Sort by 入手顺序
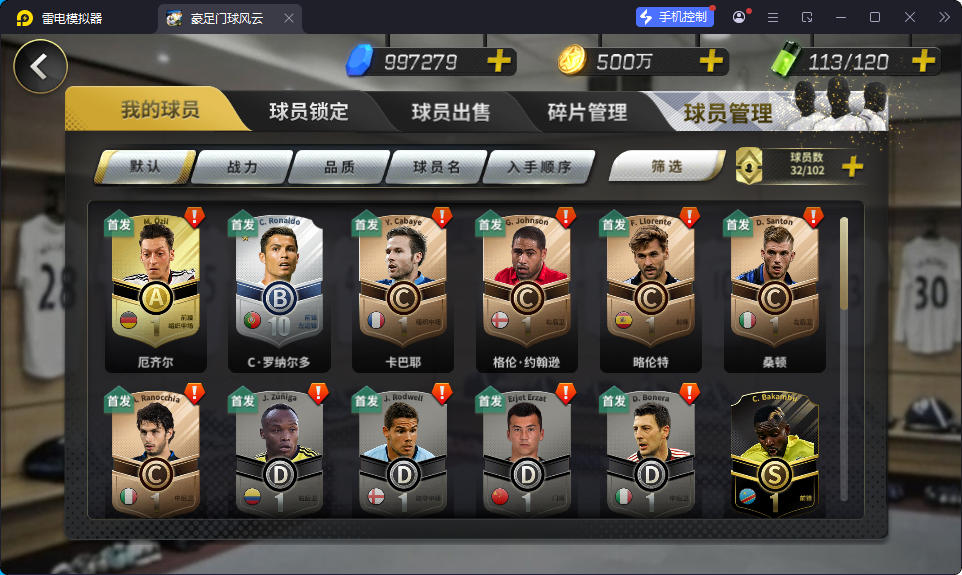 (539, 167)
